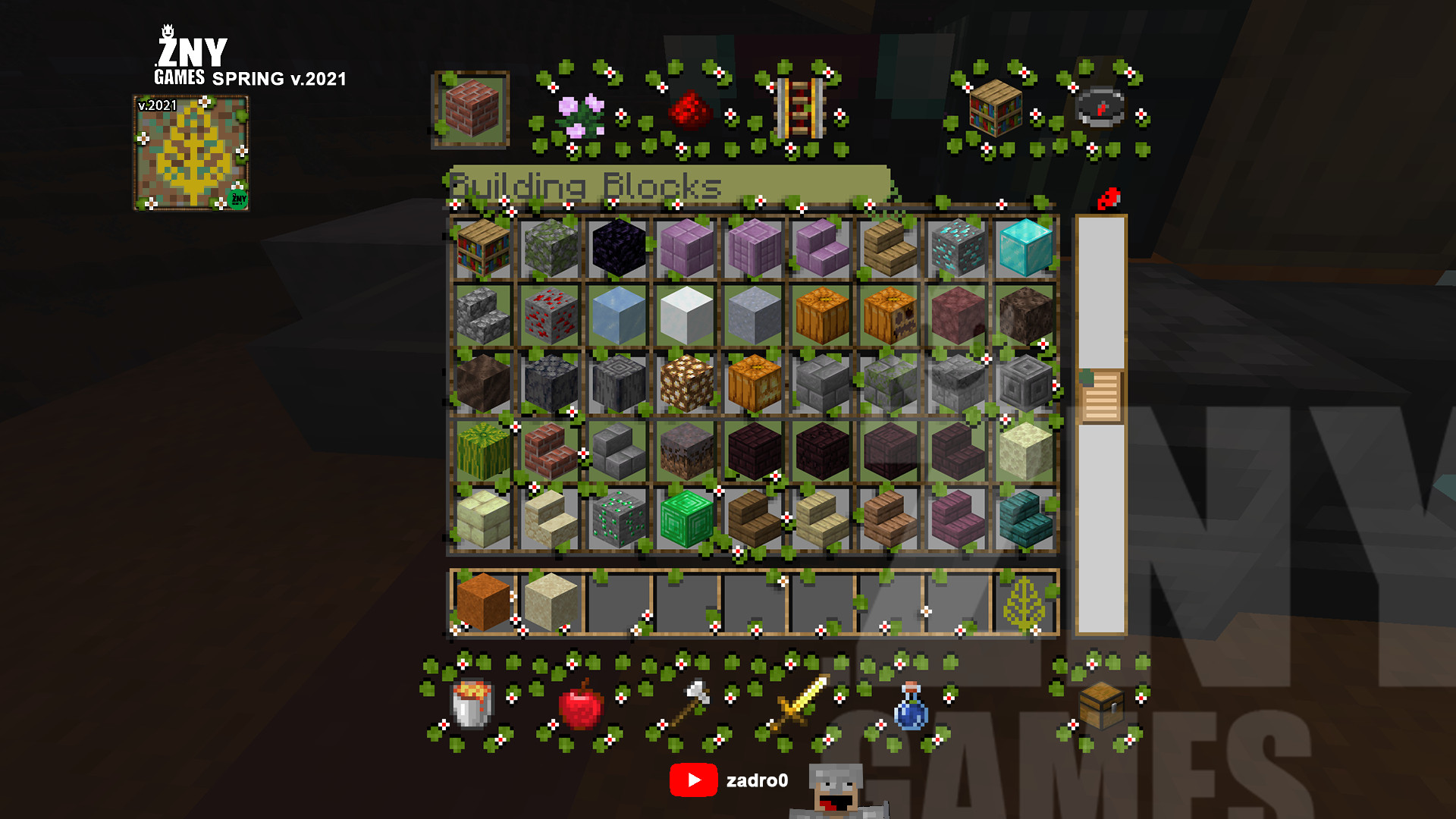
Task: Switch to the compass search tab
Action: 1100,108
